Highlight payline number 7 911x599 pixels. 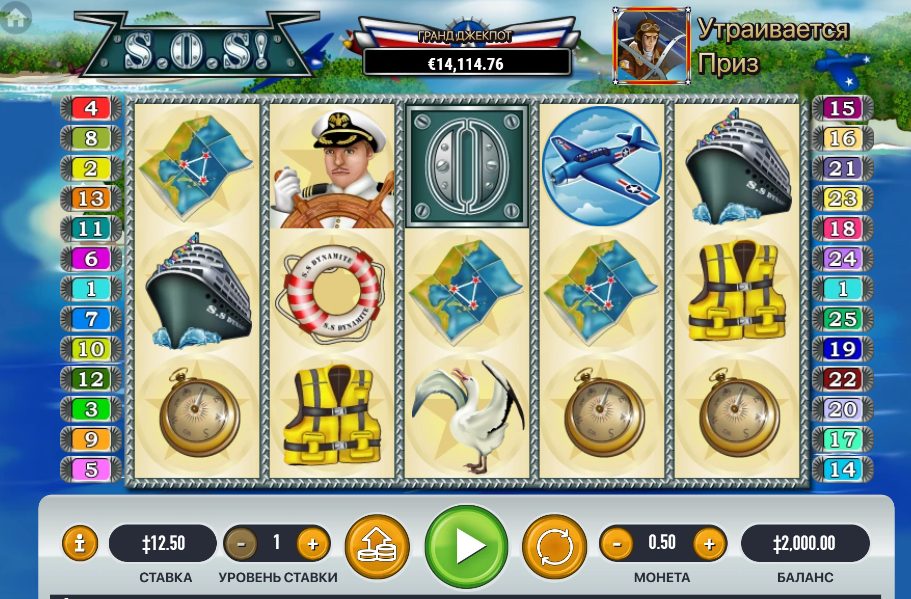91,320
